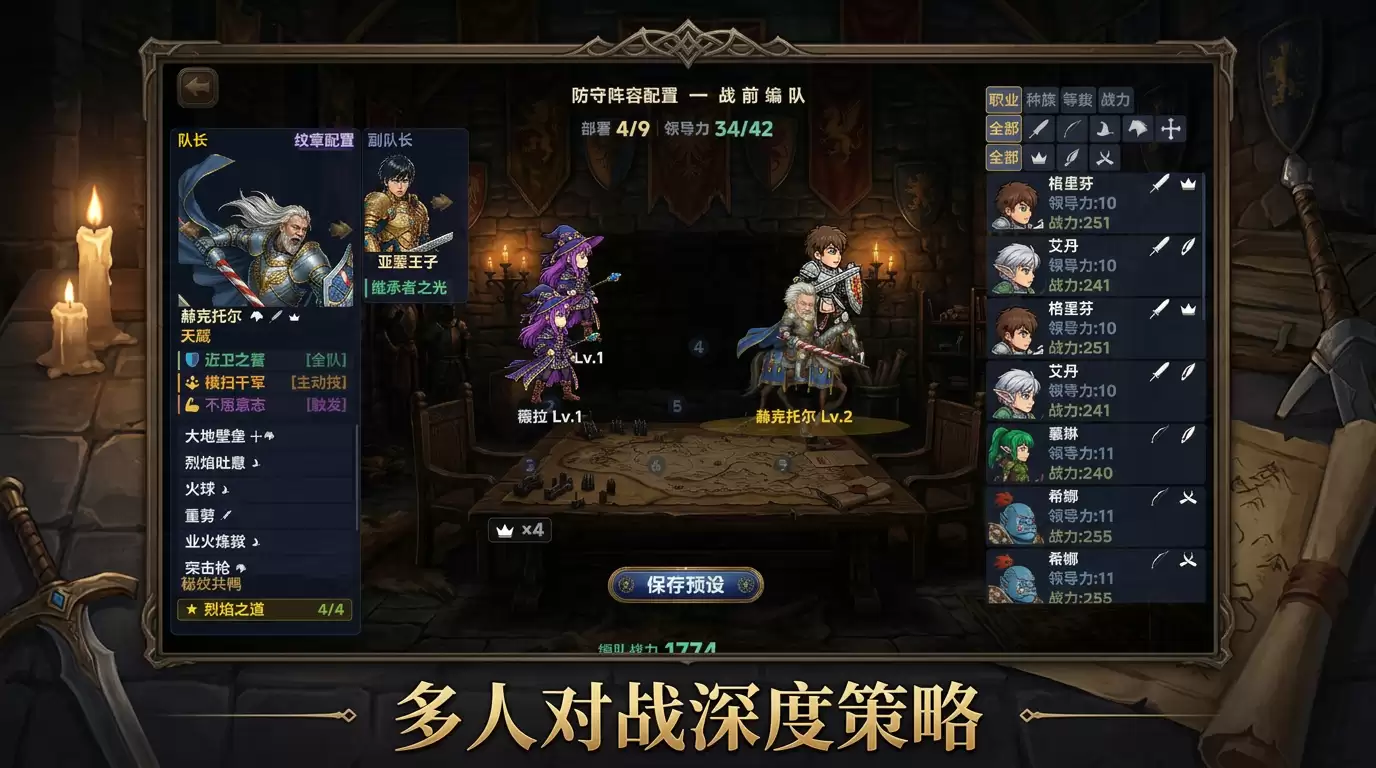Toggle the quill filter next to the crown

(1074, 158)
